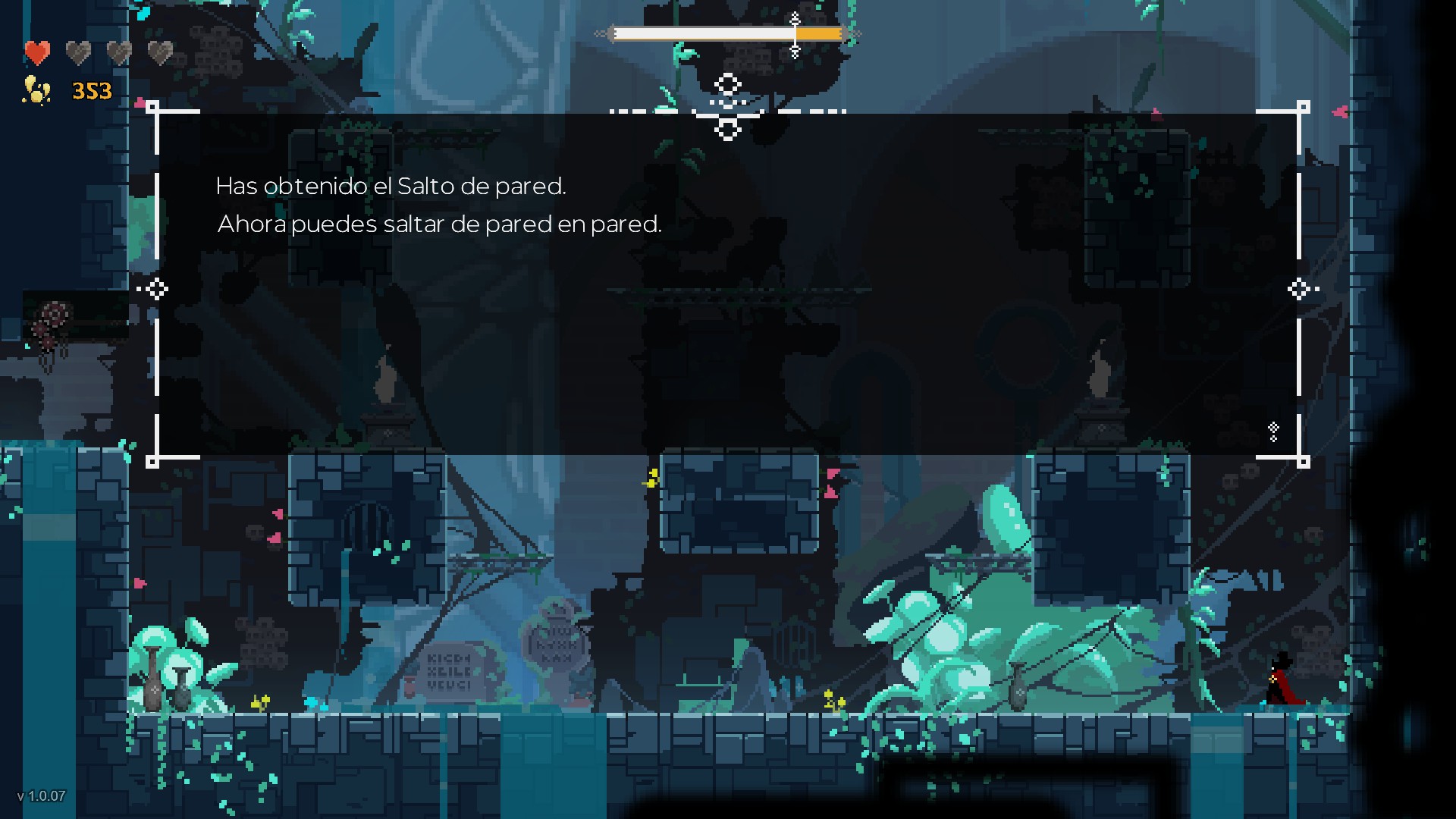Dismiss the Salto de pared message box
Screen dimensions: 1456x819
coord(726,284)
